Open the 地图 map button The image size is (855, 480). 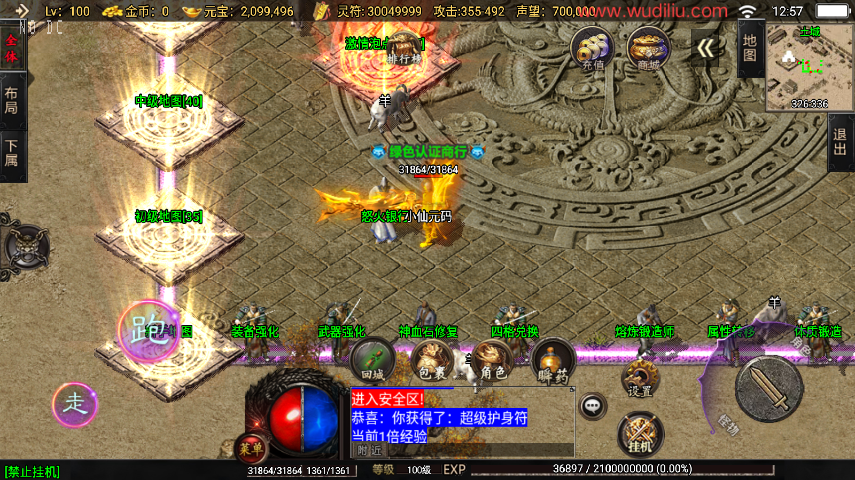[751, 48]
